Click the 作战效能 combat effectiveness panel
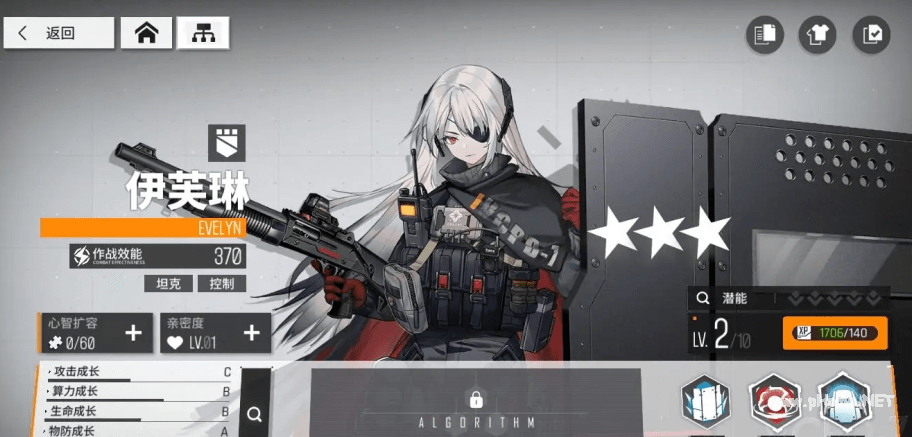912x437 pixels. click(x=157, y=256)
